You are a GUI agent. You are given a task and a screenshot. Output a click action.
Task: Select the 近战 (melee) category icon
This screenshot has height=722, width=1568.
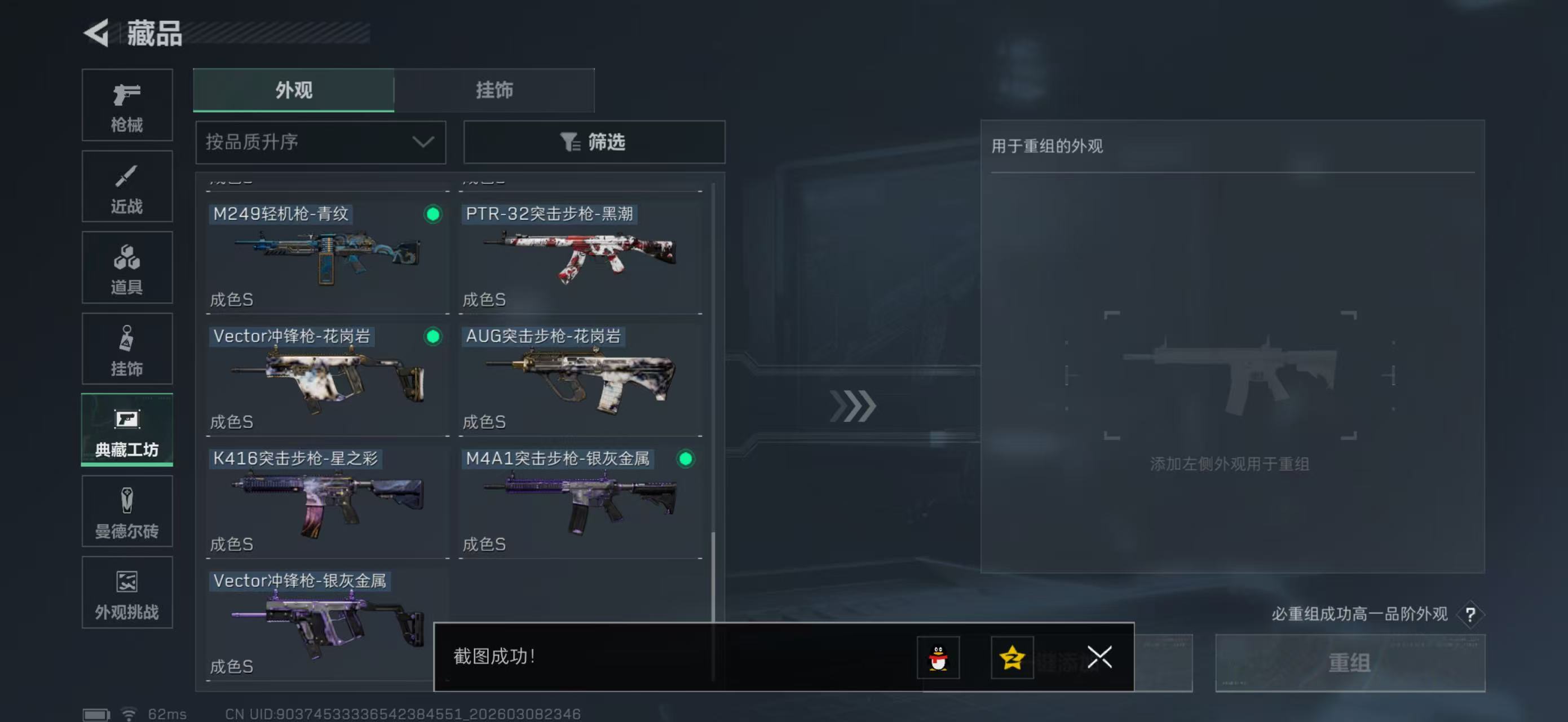click(x=127, y=186)
